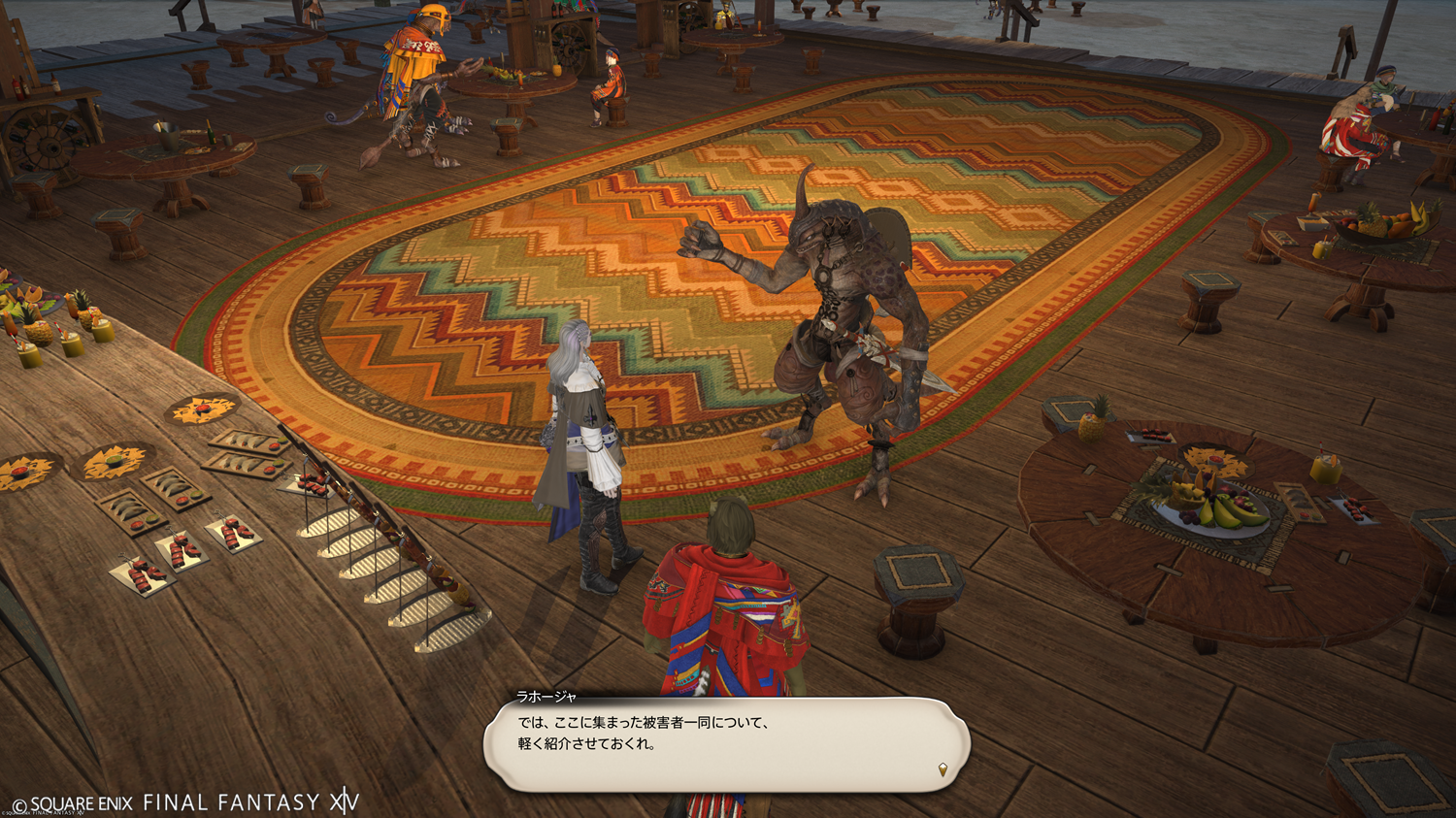Click the ラホージャ dialogue text box
This screenshot has width=1456, height=818.
coord(726,744)
